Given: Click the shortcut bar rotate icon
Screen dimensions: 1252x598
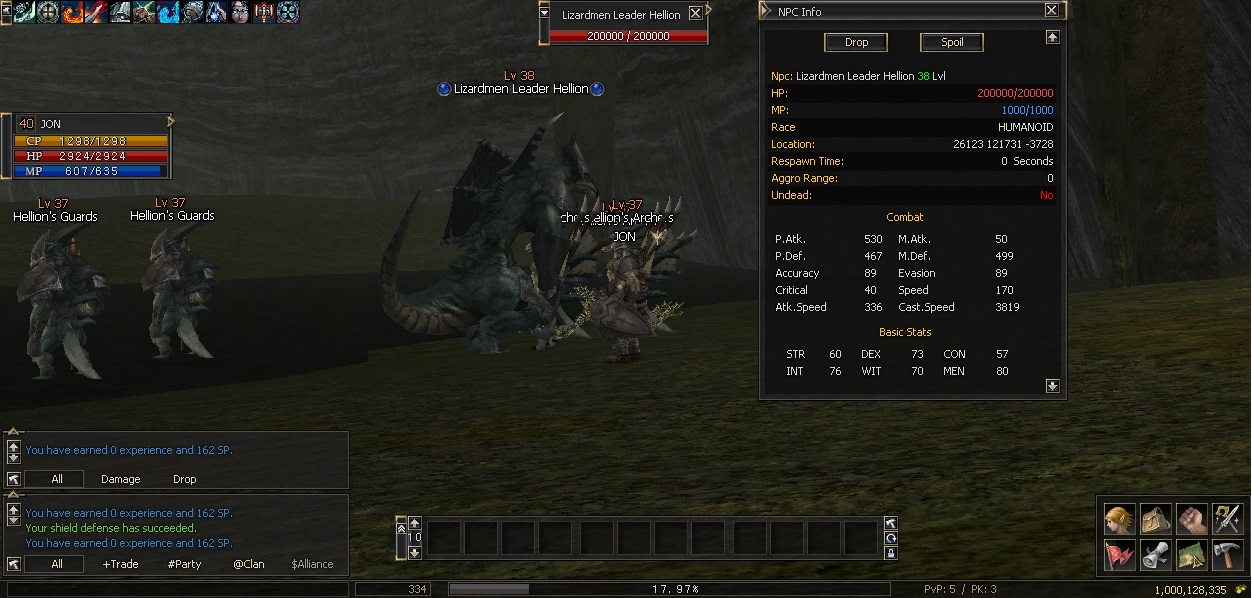Looking at the screenshot, I should [890, 538].
